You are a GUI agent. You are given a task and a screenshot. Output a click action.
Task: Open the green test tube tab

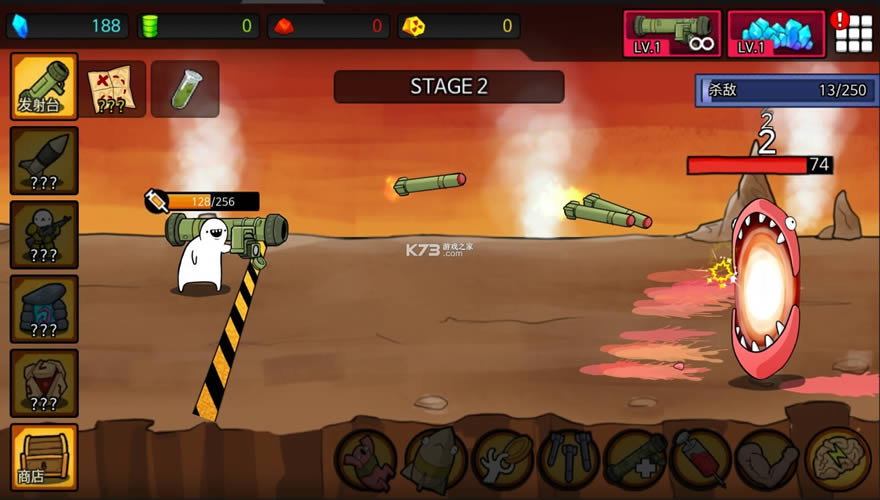click(185, 88)
